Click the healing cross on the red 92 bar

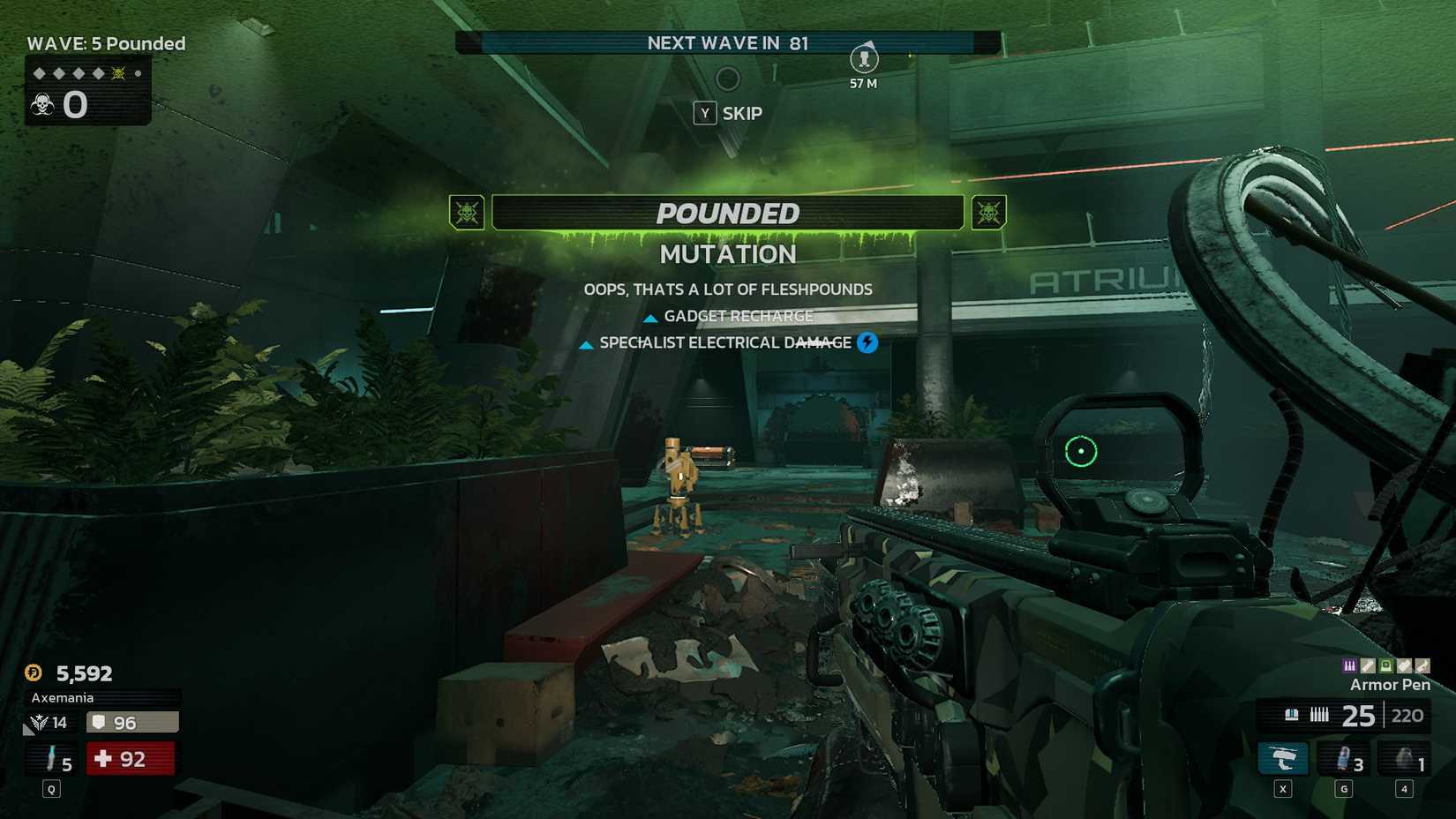104,759
